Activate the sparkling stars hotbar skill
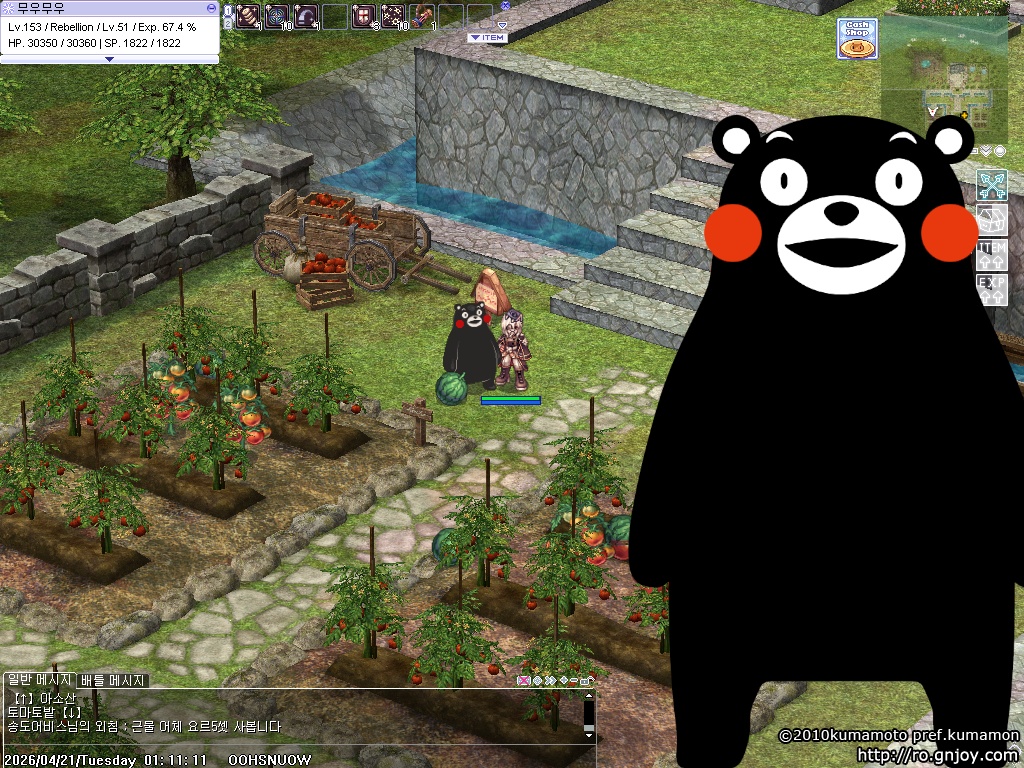This screenshot has height=768, width=1024. point(392,16)
